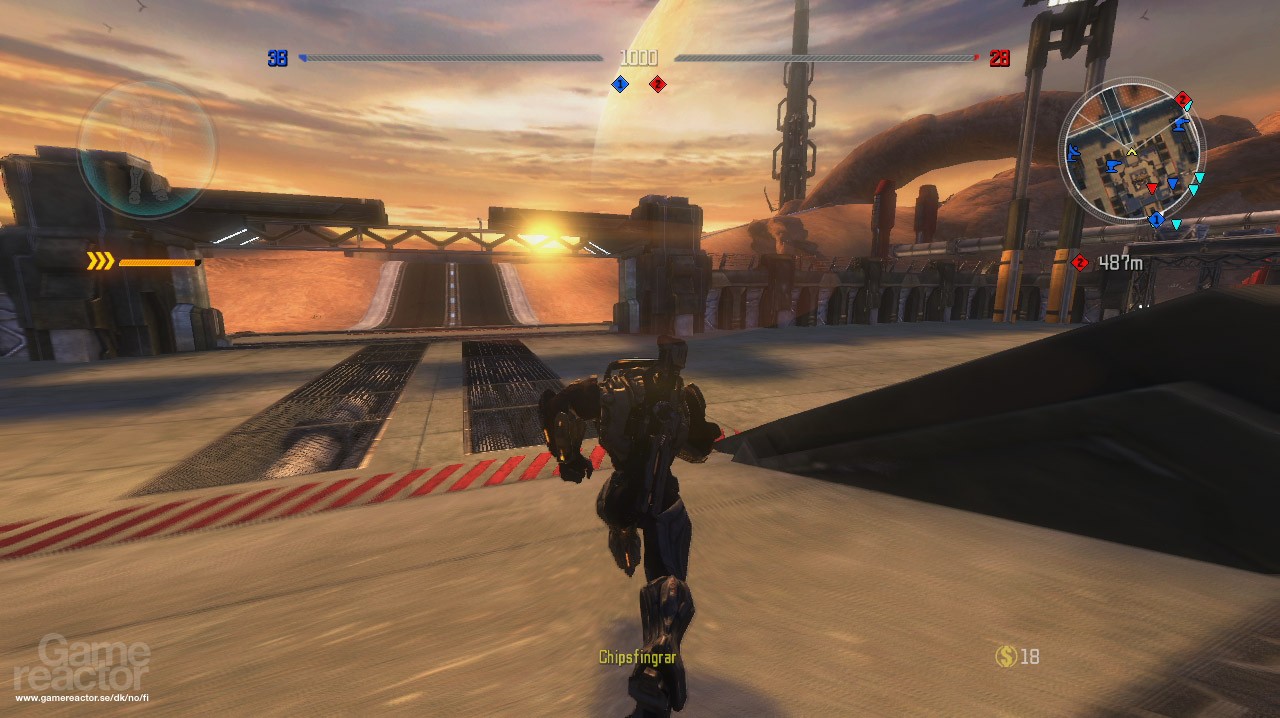Image resolution: width=1280 pixels, height=718 pixels.
Task: Click the gold dollar coin icon
Action: point(1006,656)
